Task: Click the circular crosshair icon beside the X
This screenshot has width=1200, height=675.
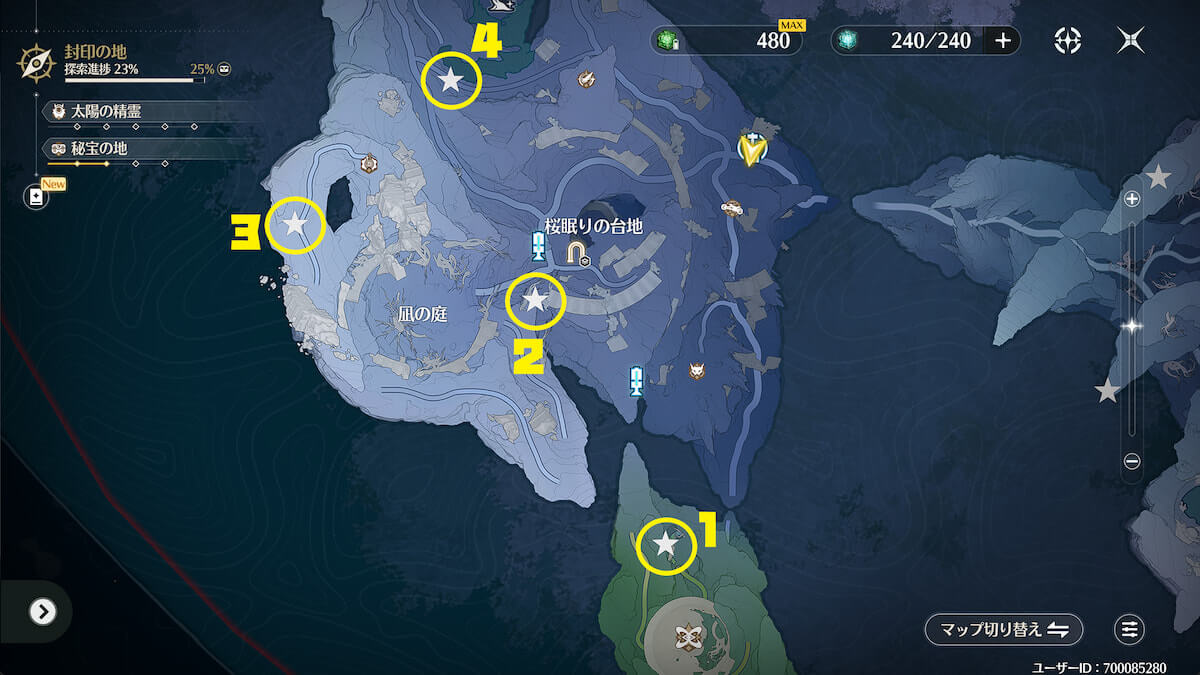Action: click(x=1067, y=40)
